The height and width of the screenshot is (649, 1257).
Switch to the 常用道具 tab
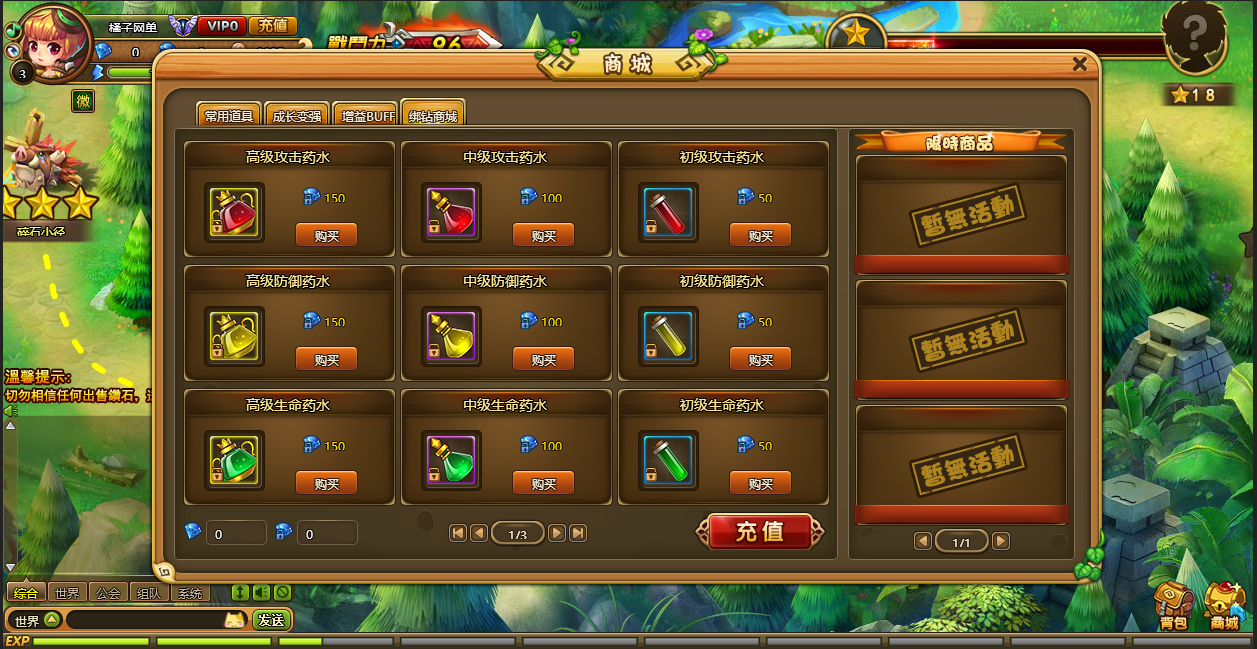[229, 115]
